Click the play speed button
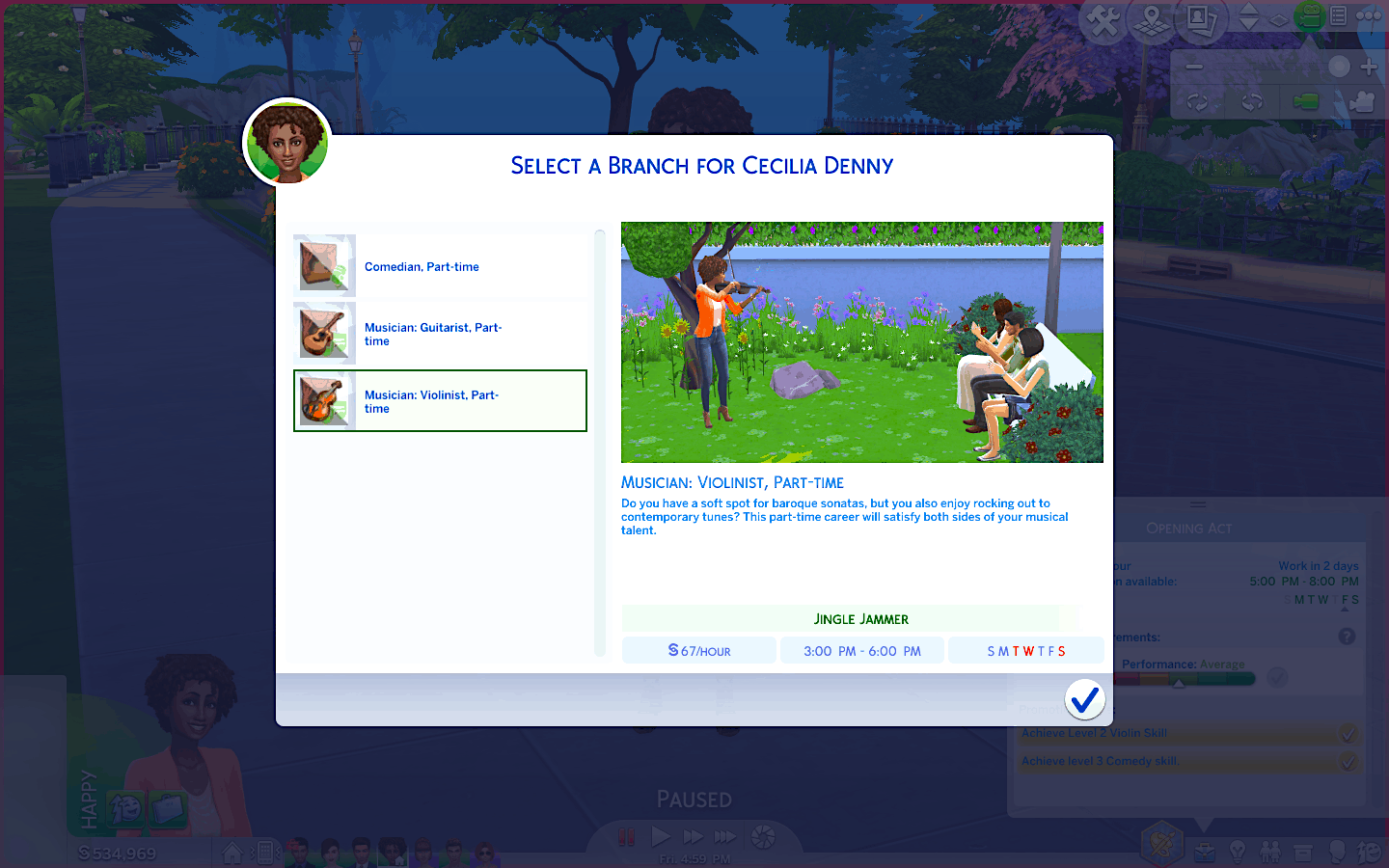Screen dimensions: 1389x868 (x=661, y=837)
